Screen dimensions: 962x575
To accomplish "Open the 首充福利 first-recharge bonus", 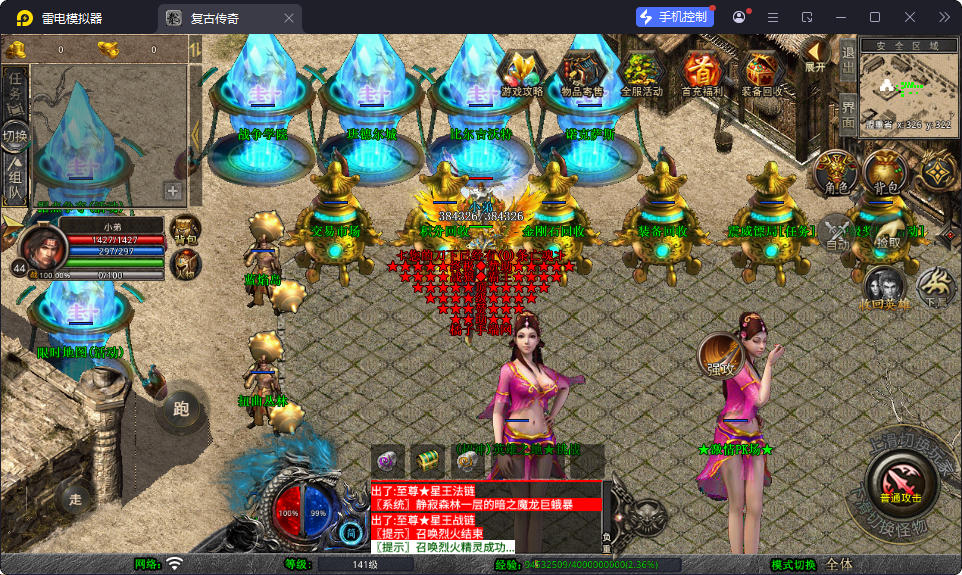I will click(x=703, y=73).
